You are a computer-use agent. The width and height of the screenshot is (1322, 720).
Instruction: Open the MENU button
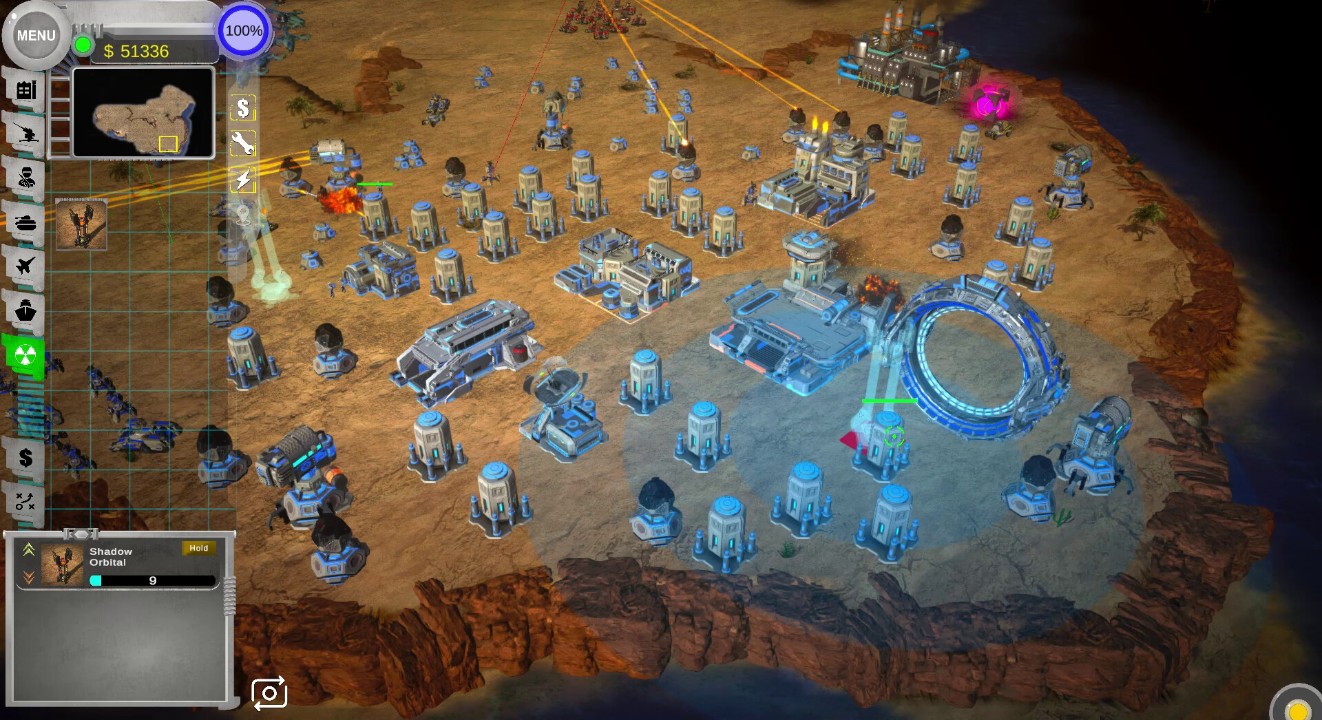coord(36,35)
